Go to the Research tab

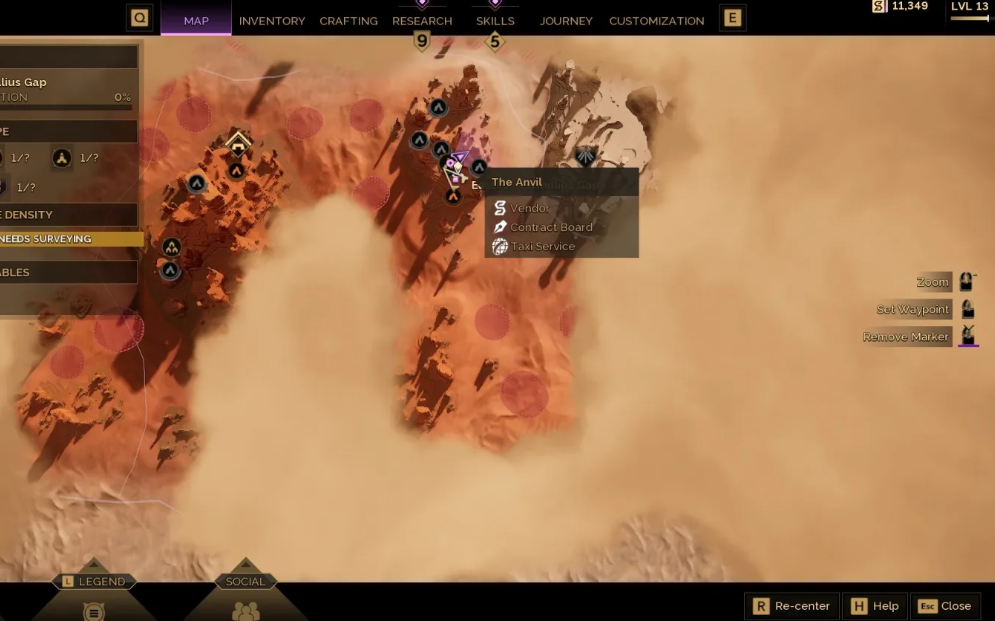click(x=422, y=20)
